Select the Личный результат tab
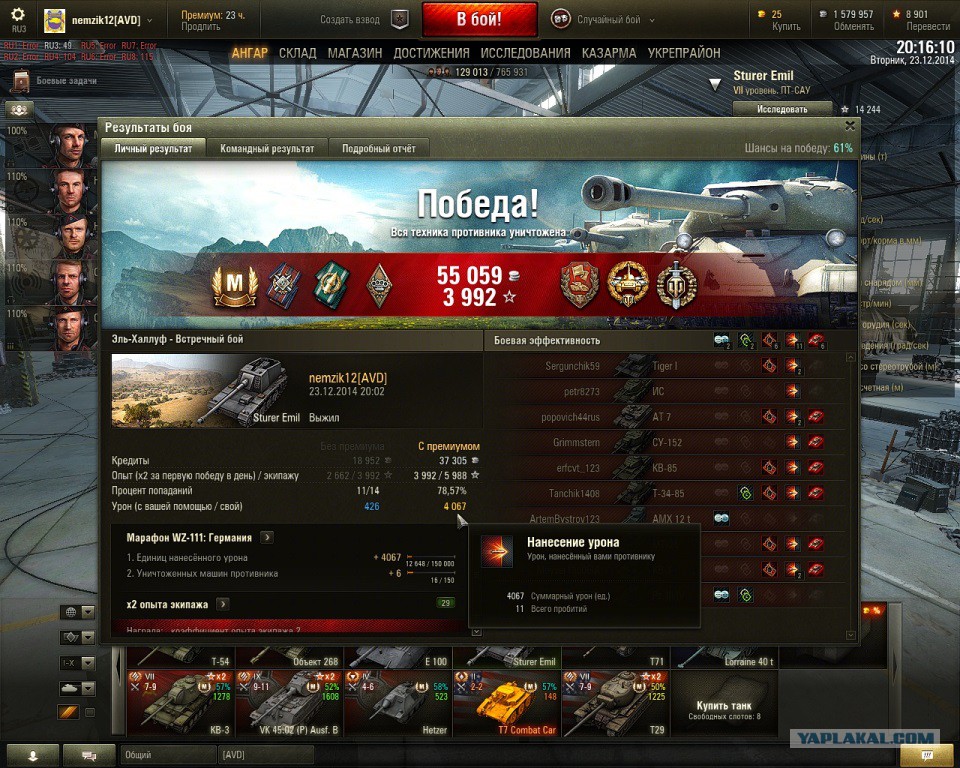Viewport: 960px width, 768px height. tap(152, 148)
